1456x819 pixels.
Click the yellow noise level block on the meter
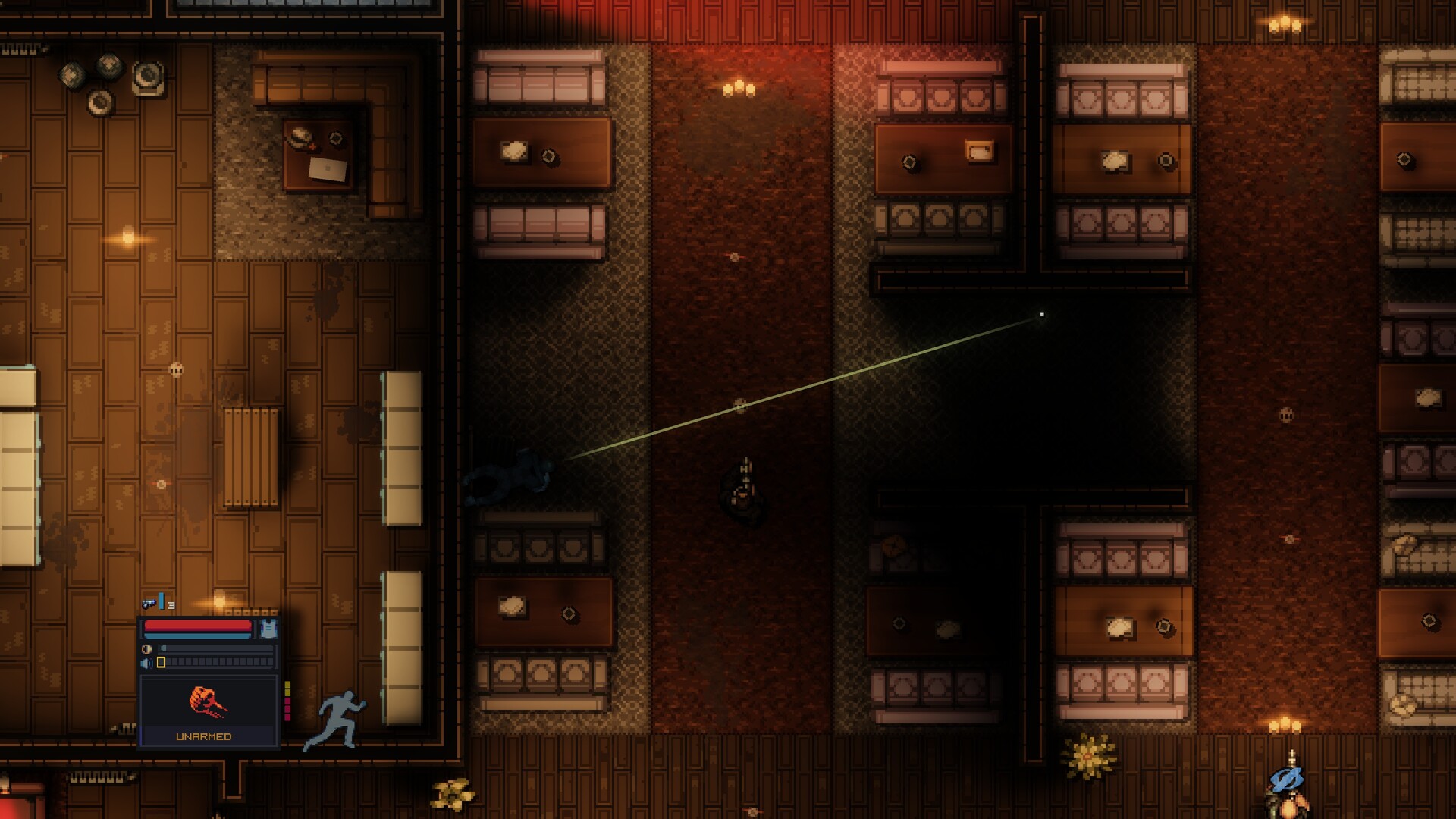point(160,662)
